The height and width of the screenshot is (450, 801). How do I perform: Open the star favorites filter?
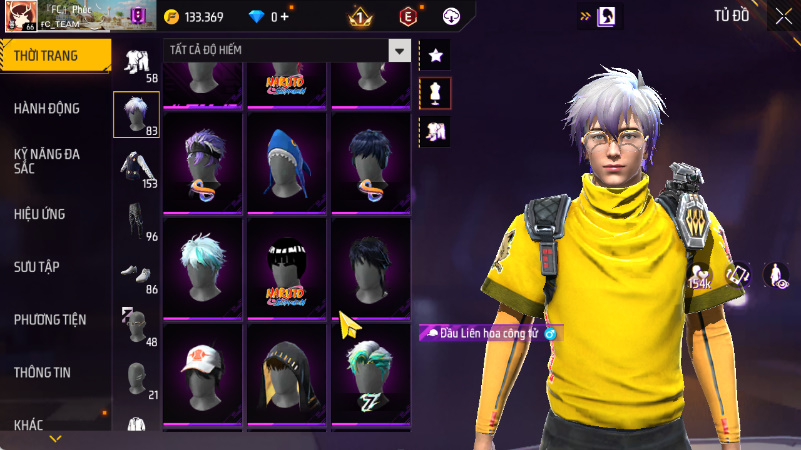pyautogui.click(x=435, y=56)
